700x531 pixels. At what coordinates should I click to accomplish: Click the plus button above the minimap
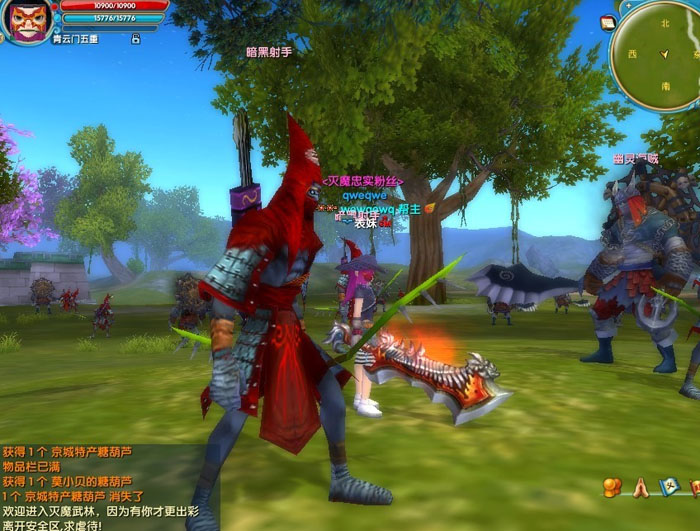(629, 5)
